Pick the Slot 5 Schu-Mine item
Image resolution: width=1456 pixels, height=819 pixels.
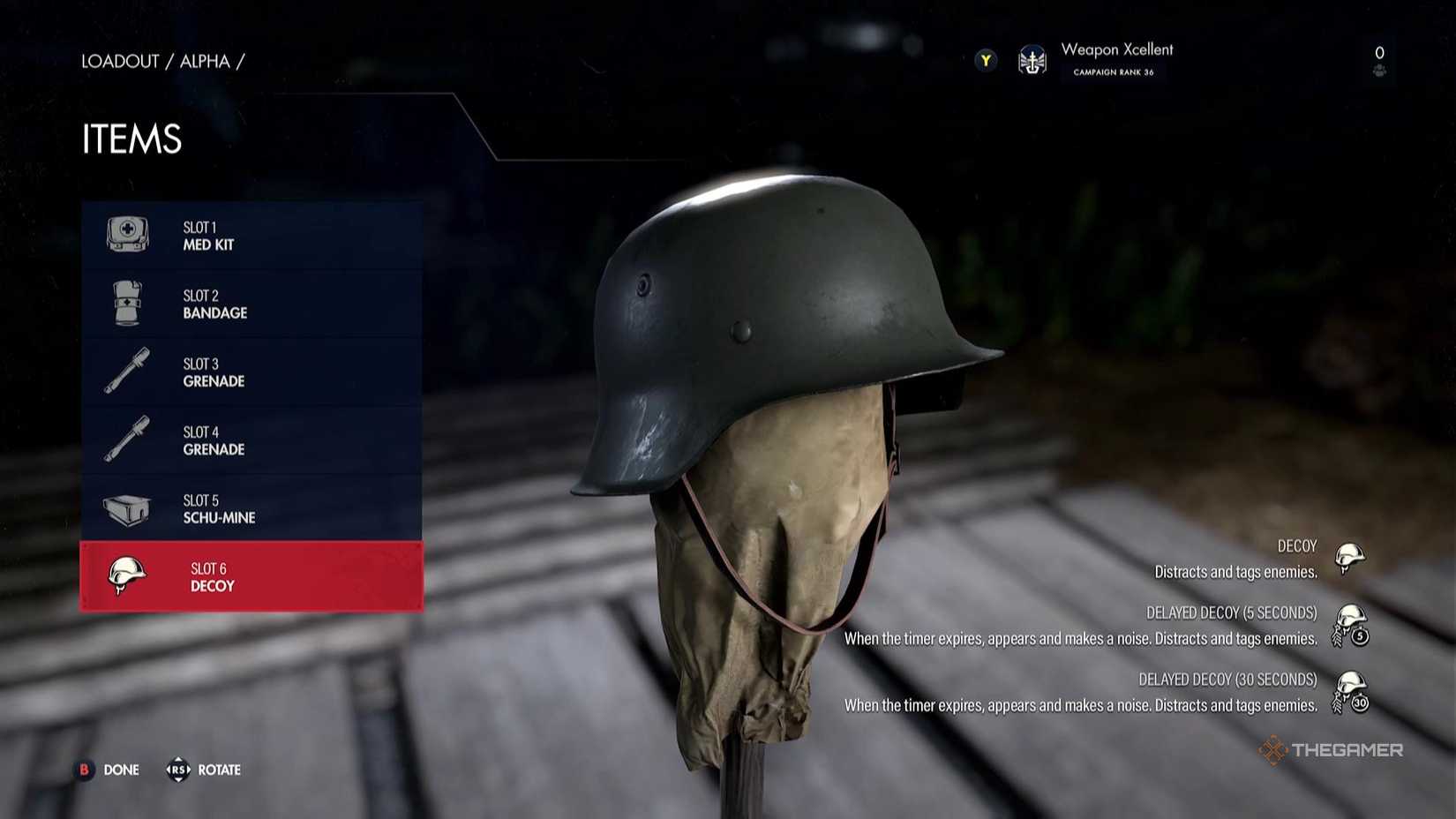(x=251, y=508)
